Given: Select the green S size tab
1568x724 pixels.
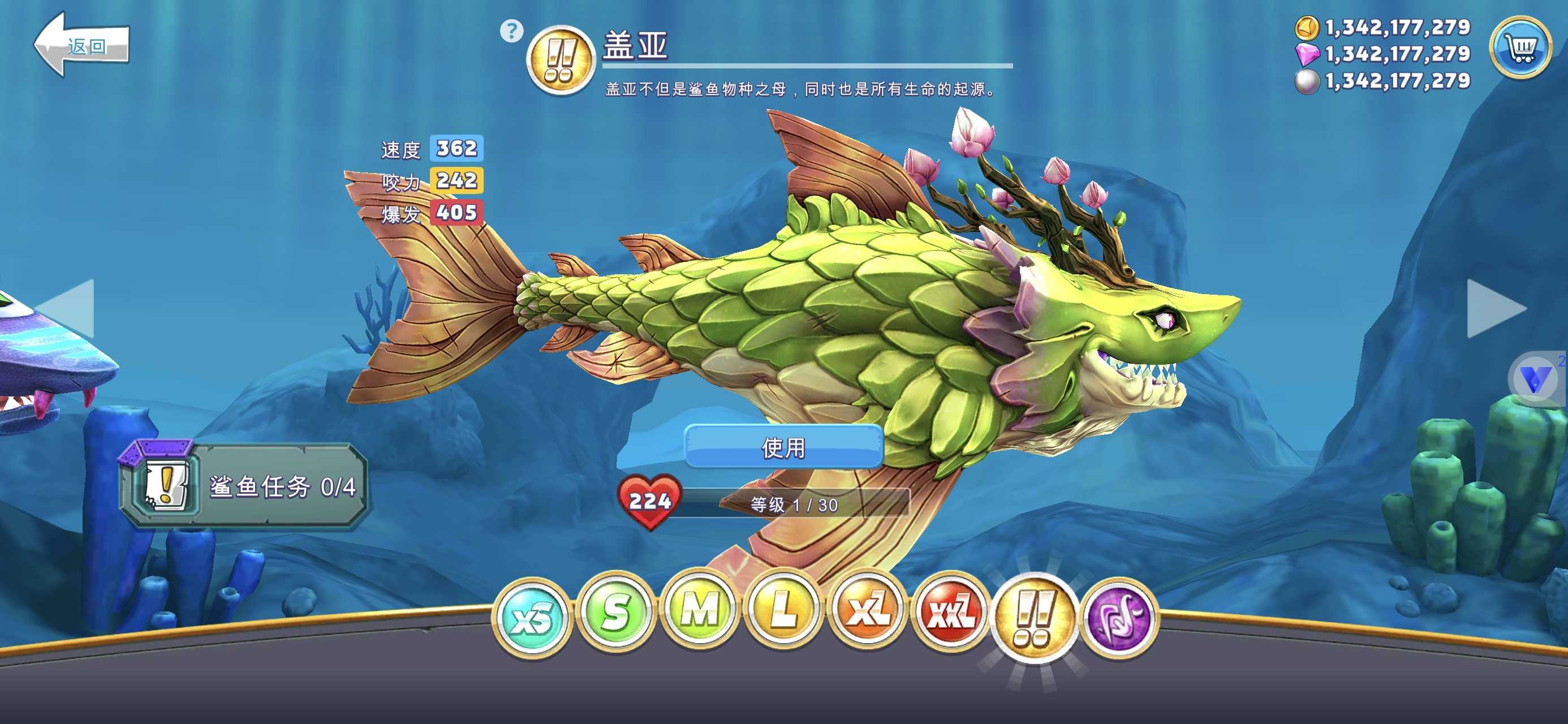Looking at the screenshot, I should click(615, 611).
